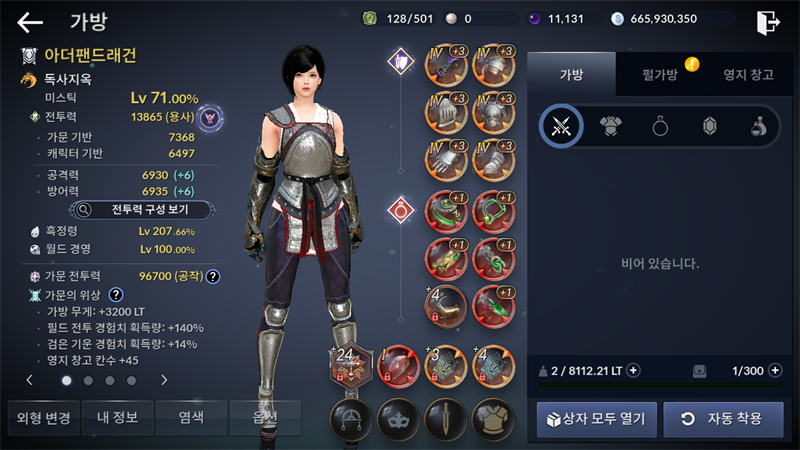Select the 가방 tab
The width and height of the screenshot is (800, 450).
coord(571,72)
